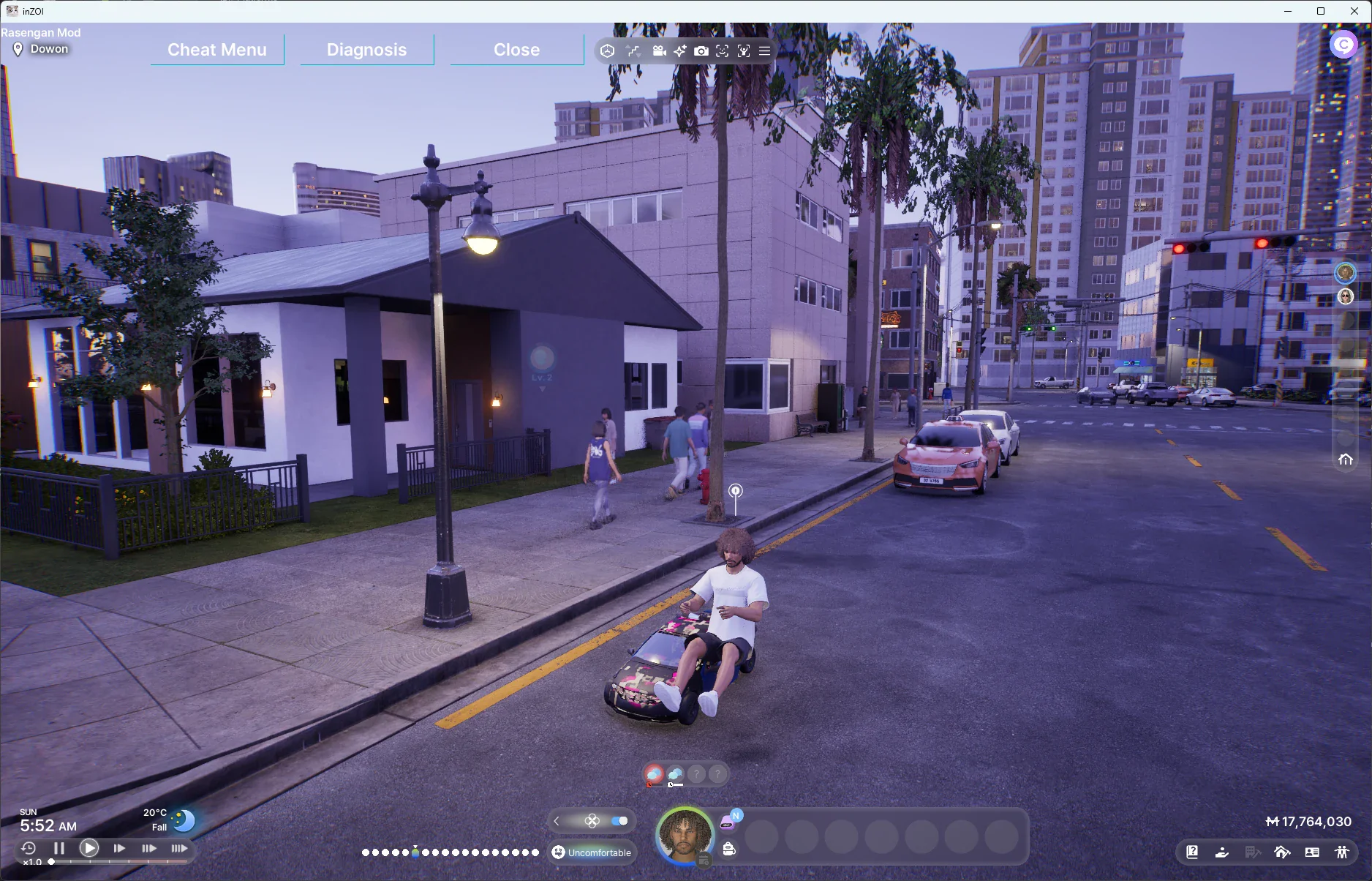Viewport: 1372px width, 881px height.
Task: Open the character ID card panel
Action: [x=1312, y=852]
